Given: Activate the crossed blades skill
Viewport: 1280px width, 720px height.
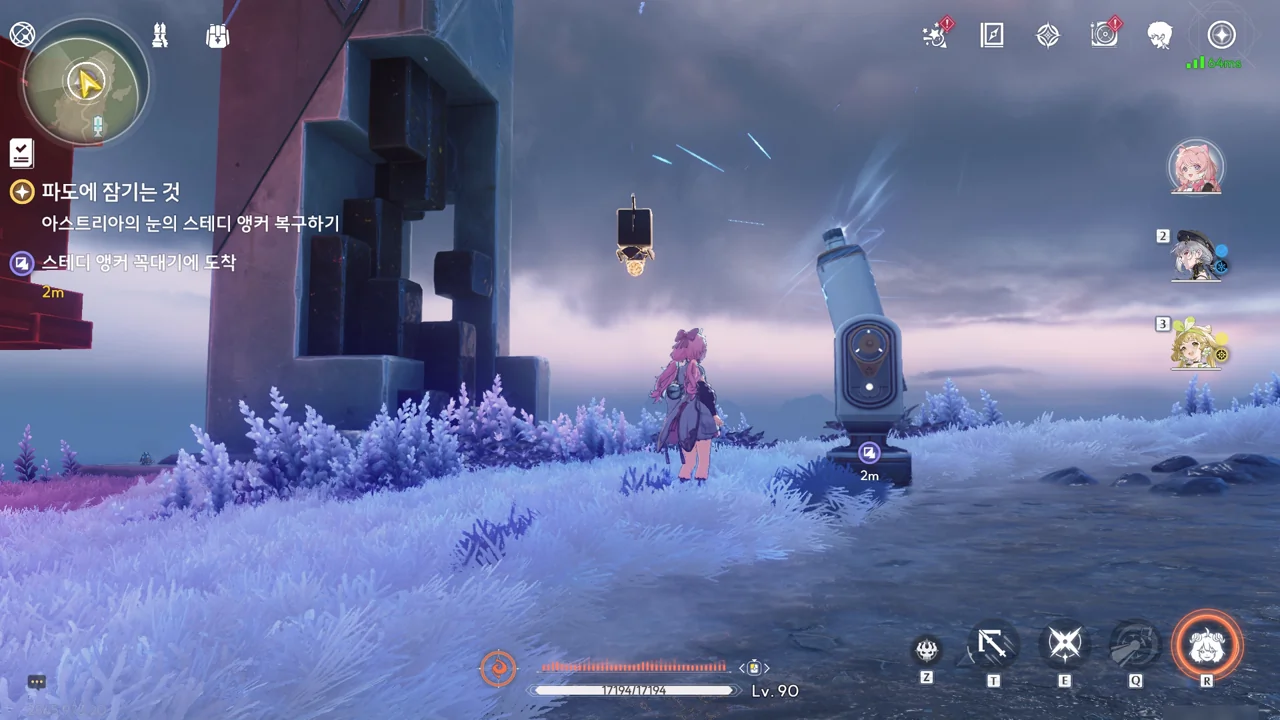Looking at the screenshot, I should [1064, 646].
